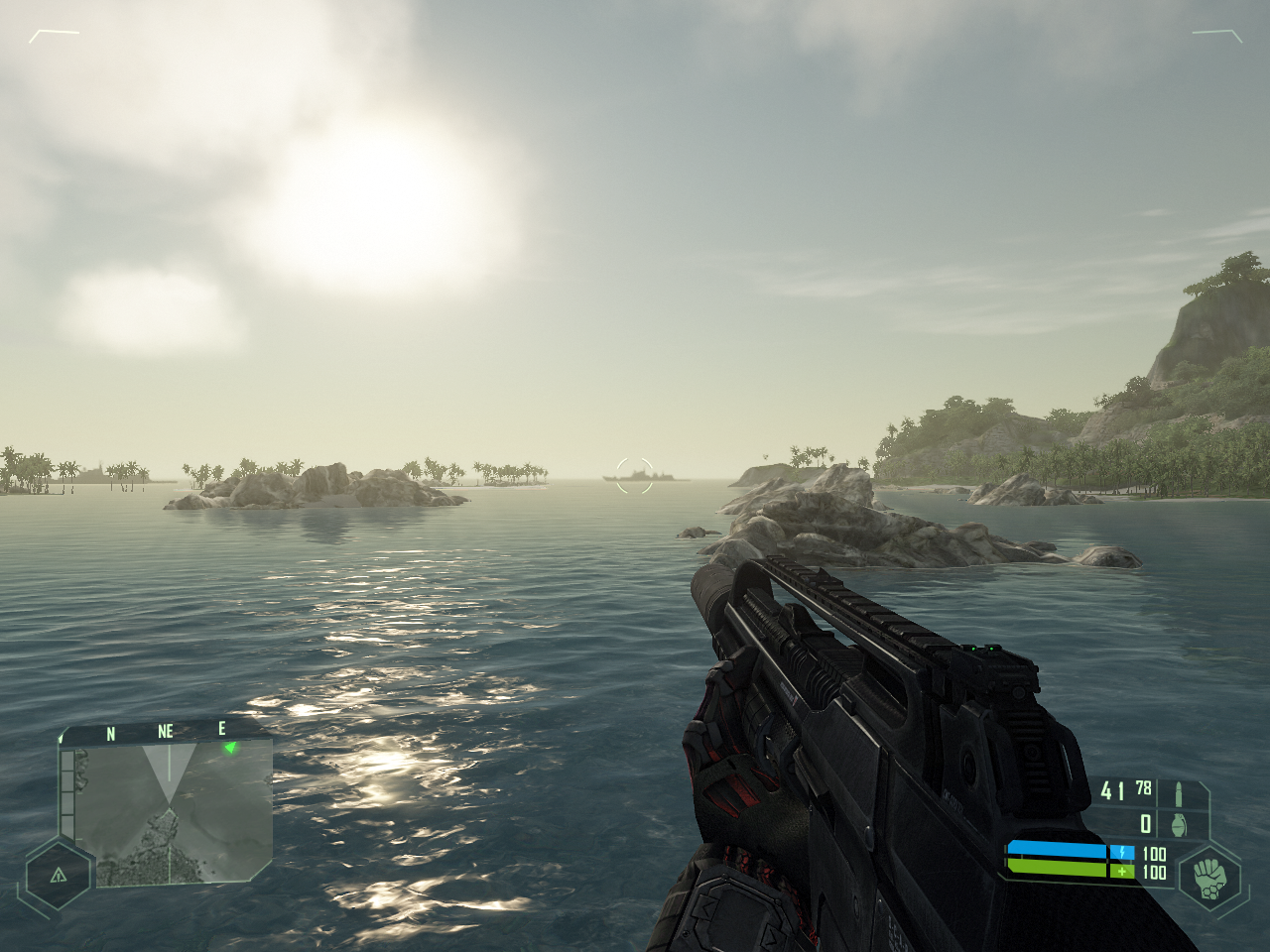Select the warning triangle hexagon icon
This screenshot has width=1270, height=952.
pyautogui.click(x=58, y=875)
